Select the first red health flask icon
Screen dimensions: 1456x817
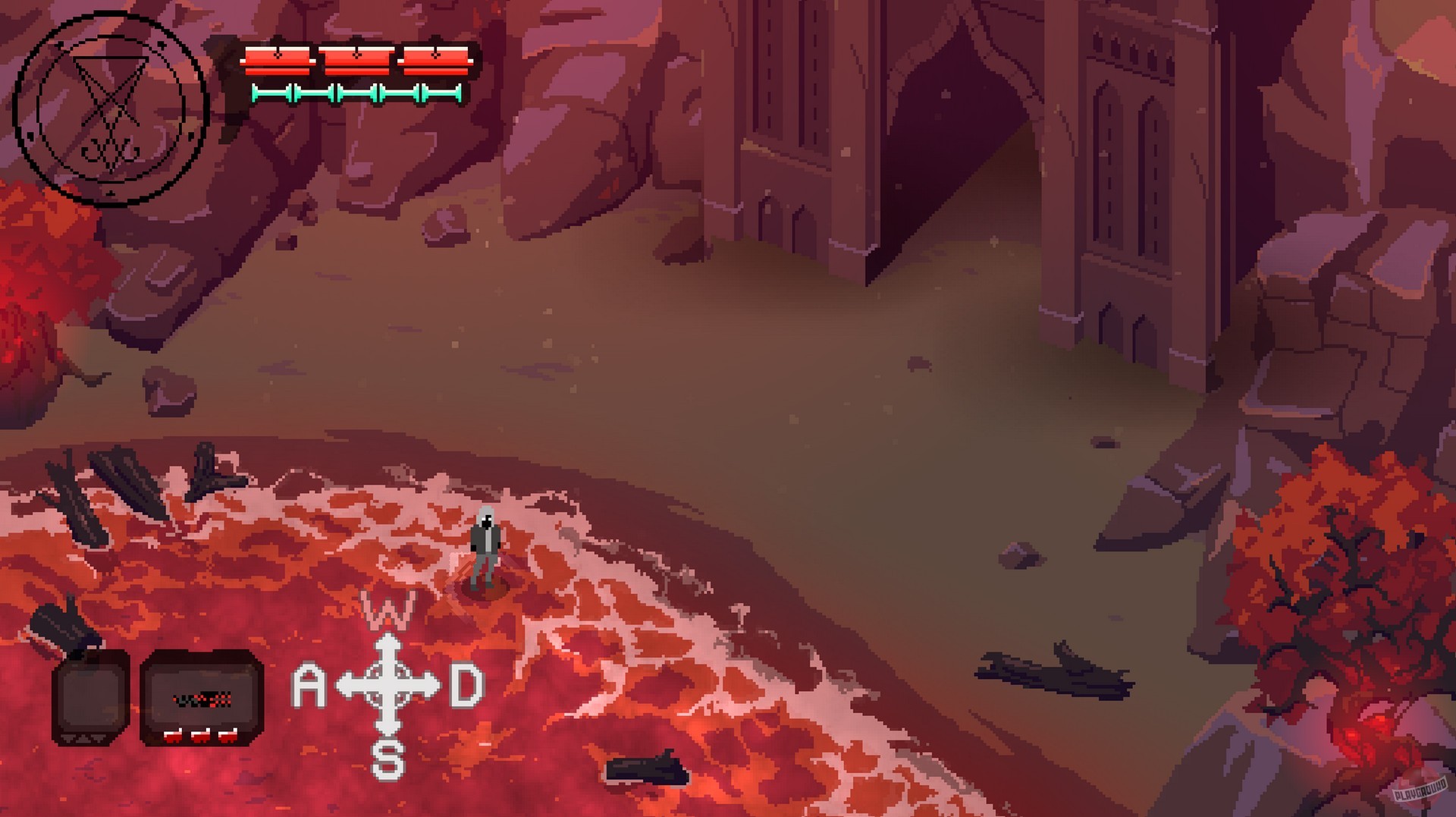[x=277, y=61]
